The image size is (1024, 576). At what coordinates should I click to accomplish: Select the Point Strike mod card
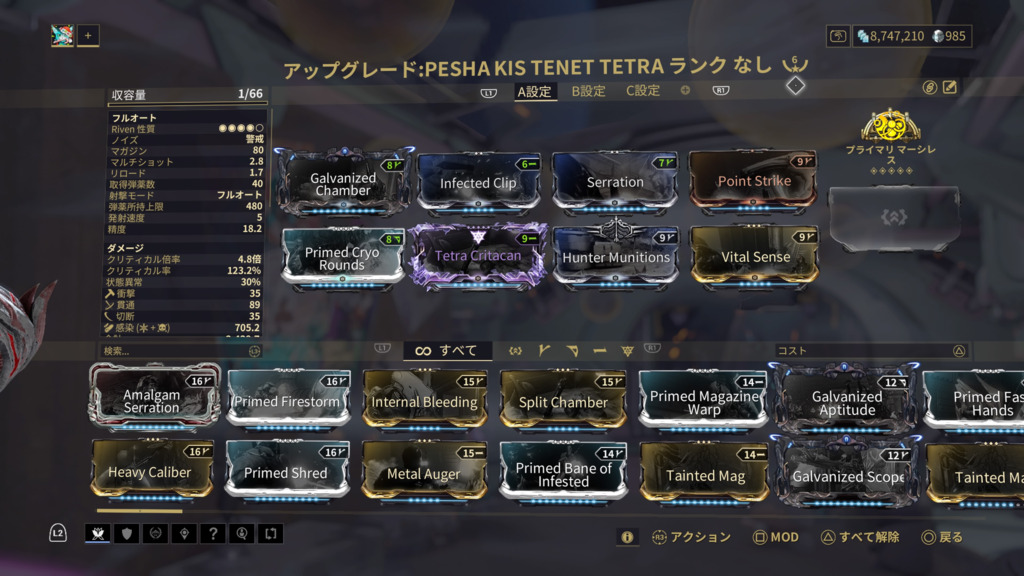[x=753, y=181]
